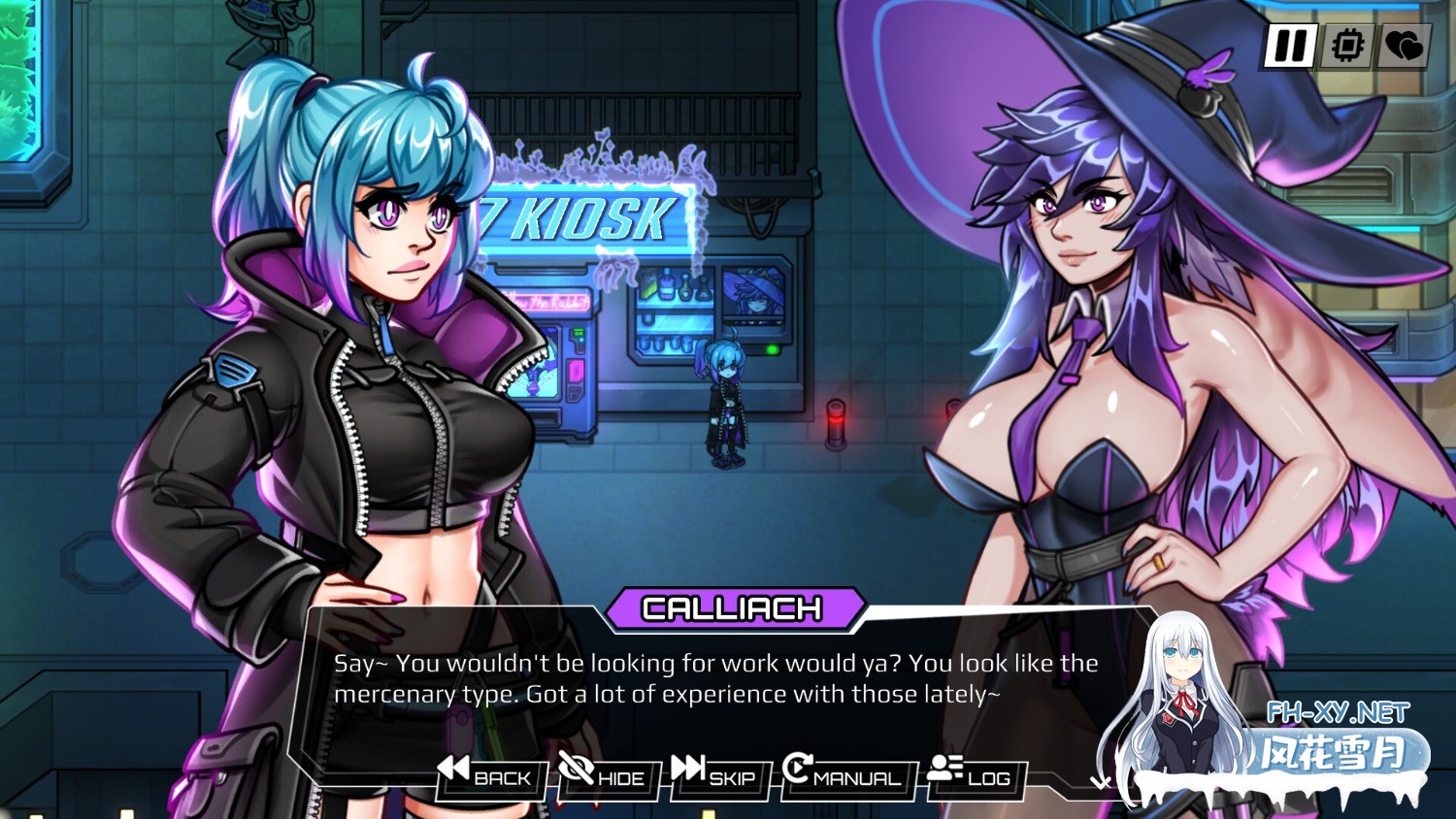Switch dialogue to Manual mode
The width and height of the screenshot is (1456, 819).
point(844,773)
